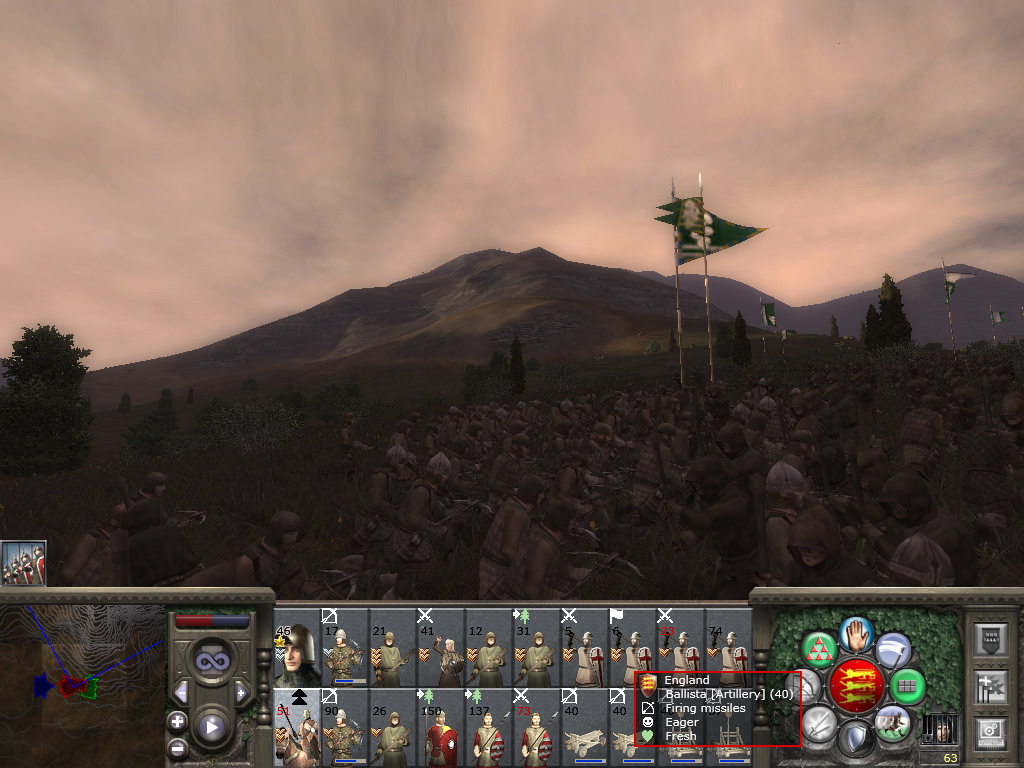Toggle run mode with the running soldier icon
Viewport: 1024px width, 768px height.
click(x=892, y=723)
